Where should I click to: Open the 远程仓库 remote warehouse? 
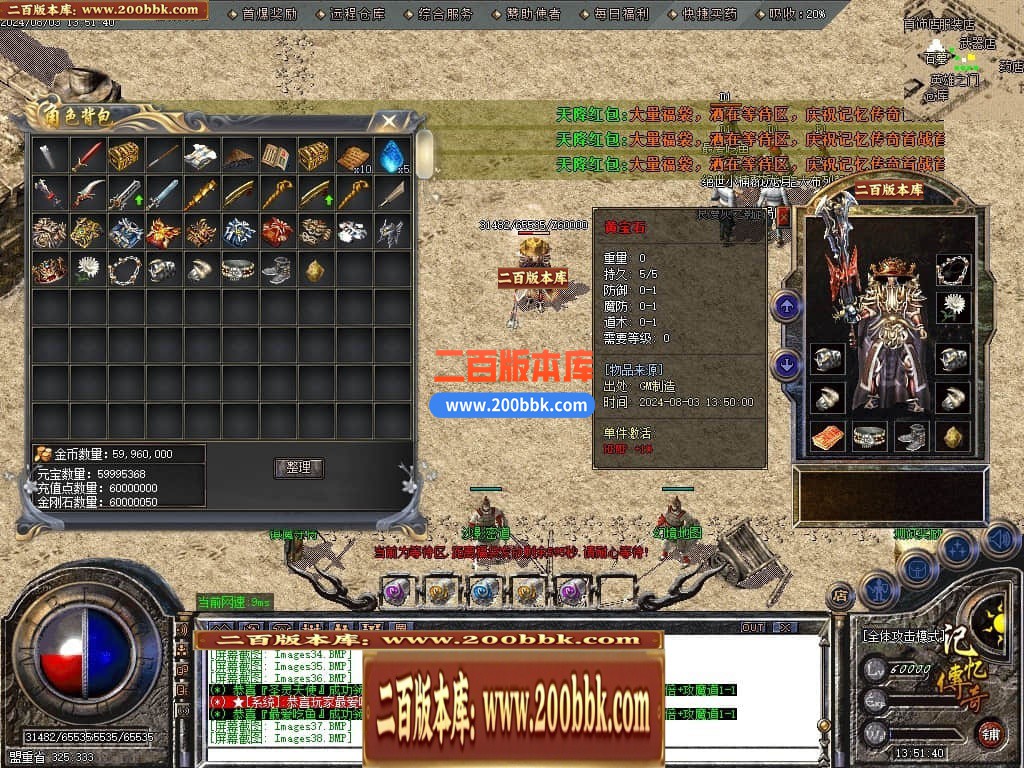tap(355, 14)
